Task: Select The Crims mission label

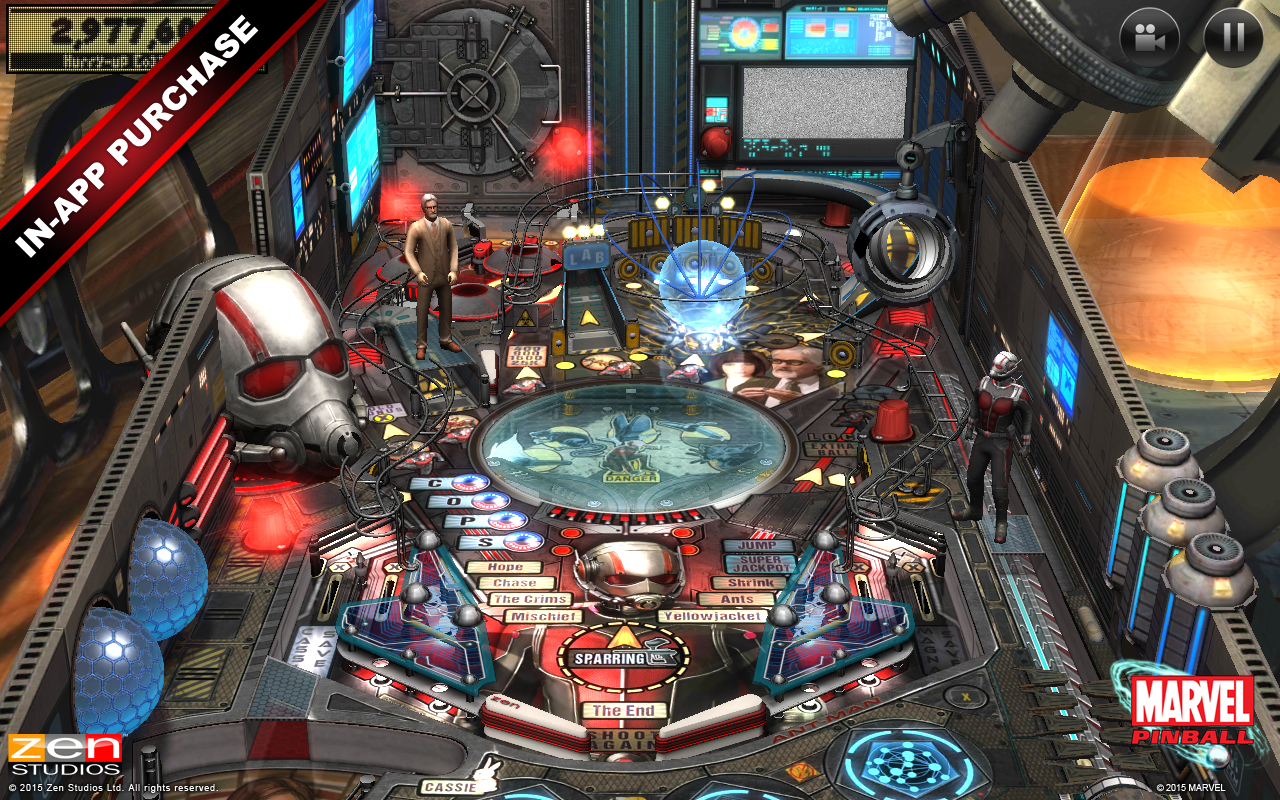Action: tap(531, 598)
